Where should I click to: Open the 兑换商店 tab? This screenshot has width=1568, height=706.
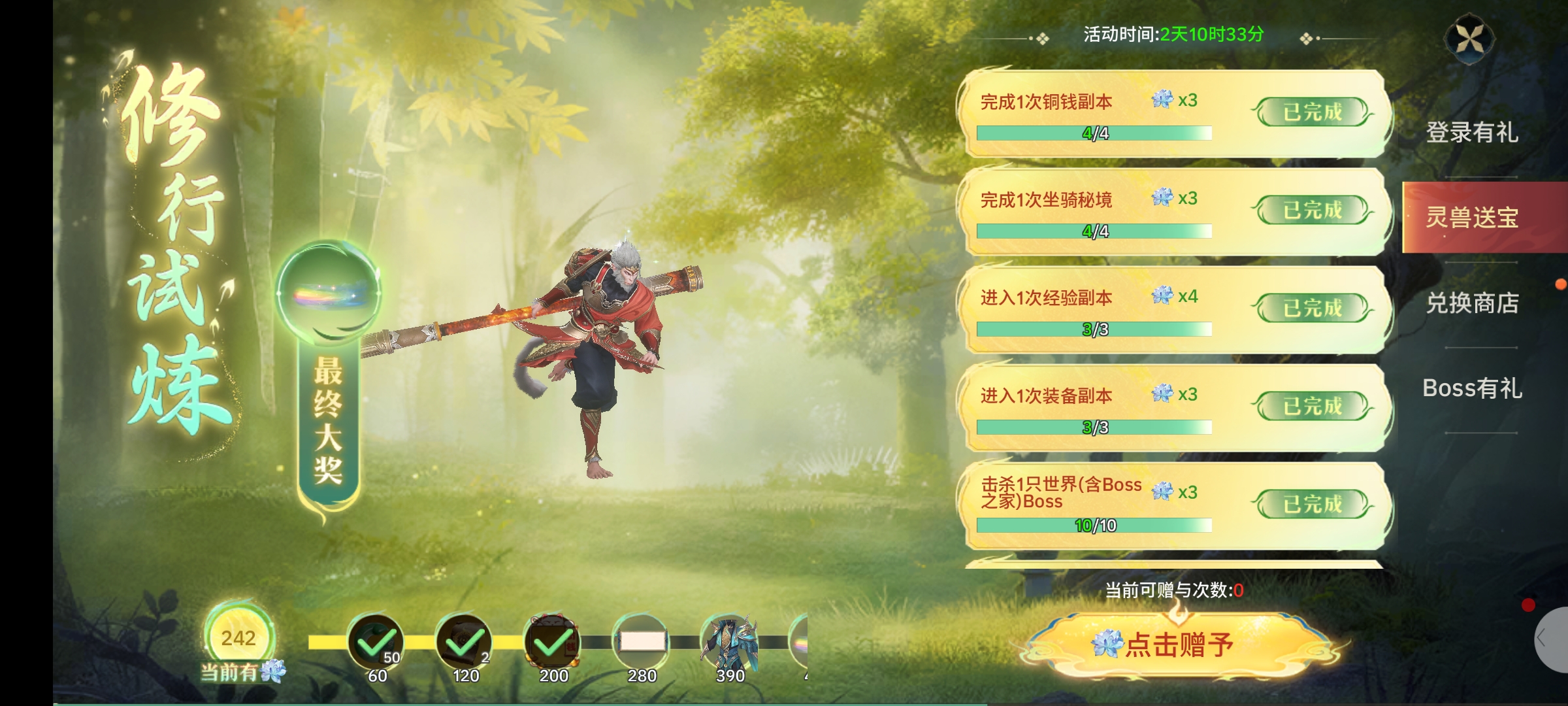click(1471, 303)
